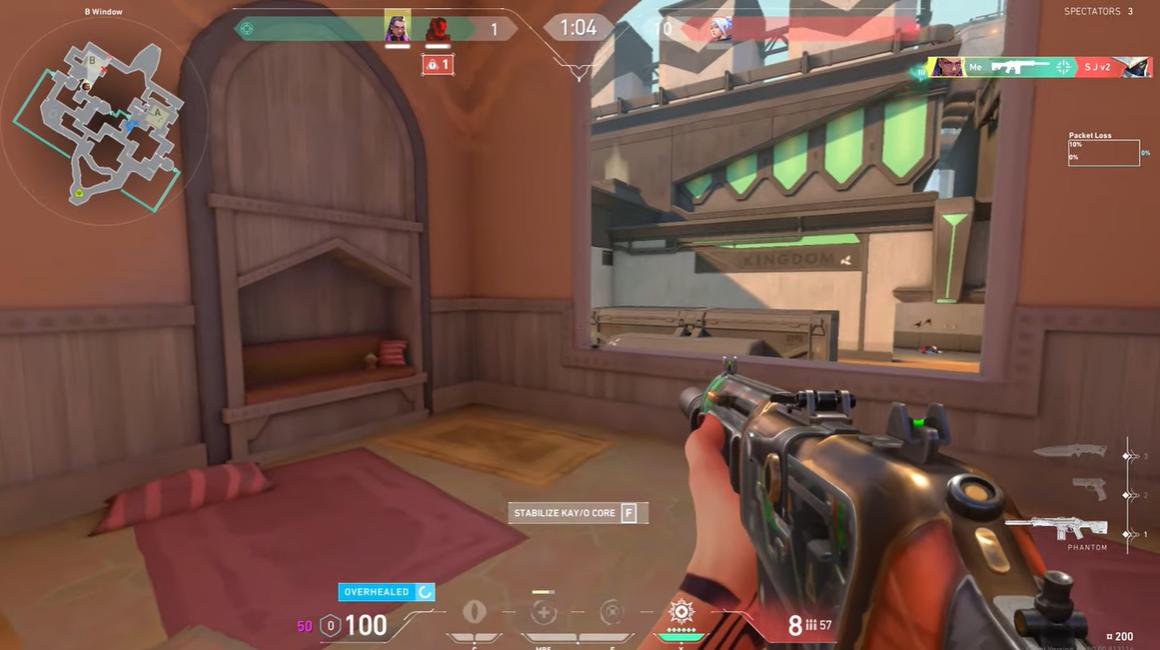Switch to the pistol sidearm slot
This screenshot has height=650, width=1160.
coord(1088,489)
